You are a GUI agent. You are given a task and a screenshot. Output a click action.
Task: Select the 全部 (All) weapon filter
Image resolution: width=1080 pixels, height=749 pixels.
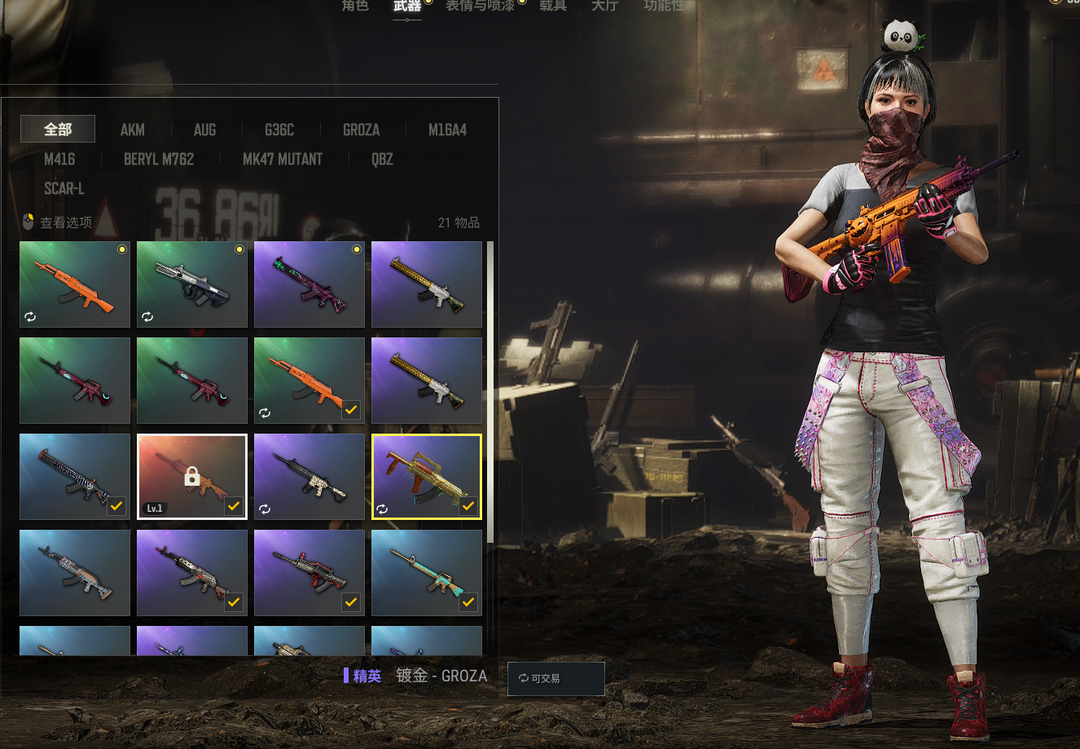tap(58, 129)
